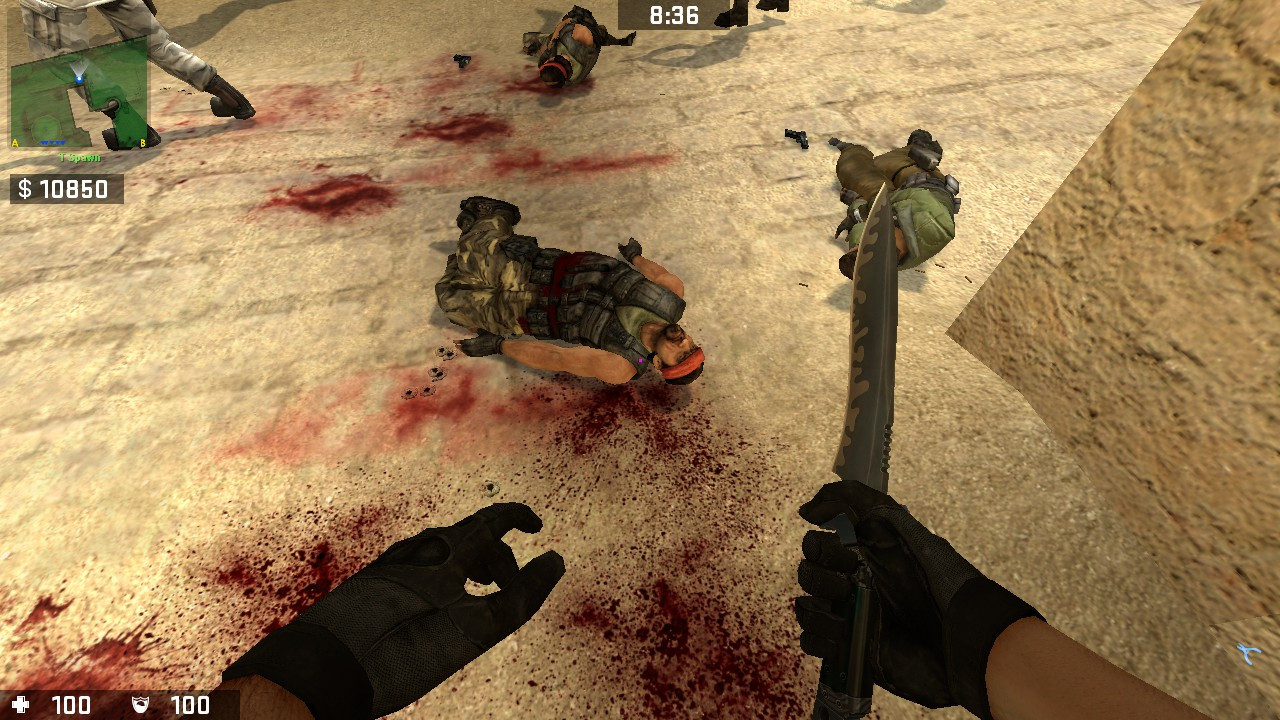1280x720 pixels.
Task: Click the health value reading 100
Action: tap(71, 704)
